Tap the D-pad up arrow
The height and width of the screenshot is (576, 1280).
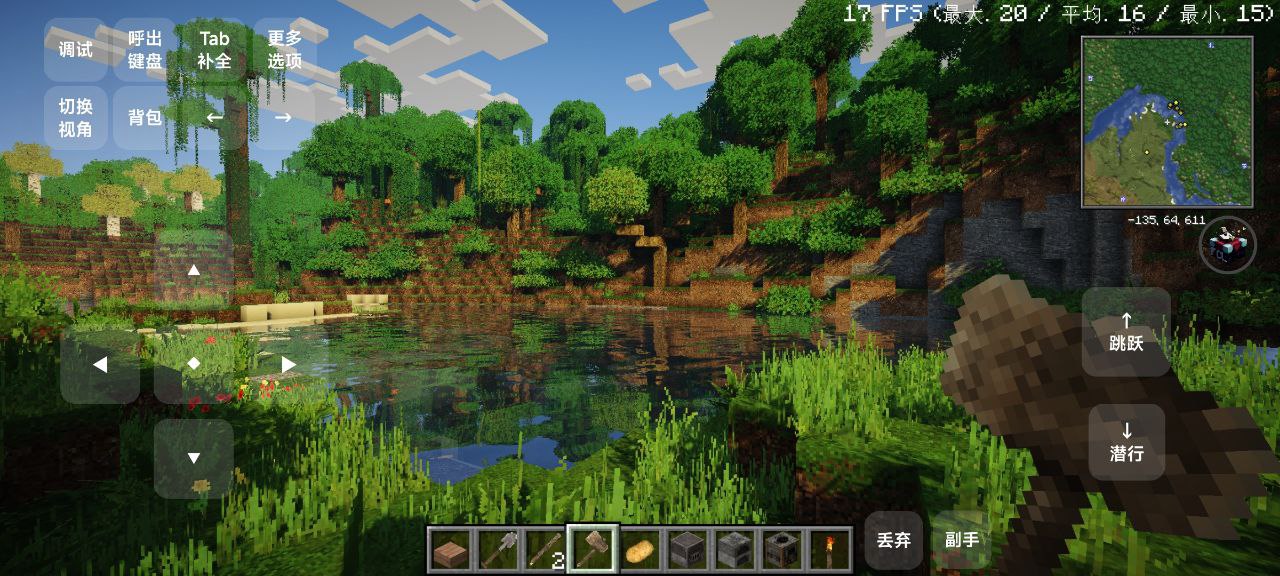[x=194, y=270]
